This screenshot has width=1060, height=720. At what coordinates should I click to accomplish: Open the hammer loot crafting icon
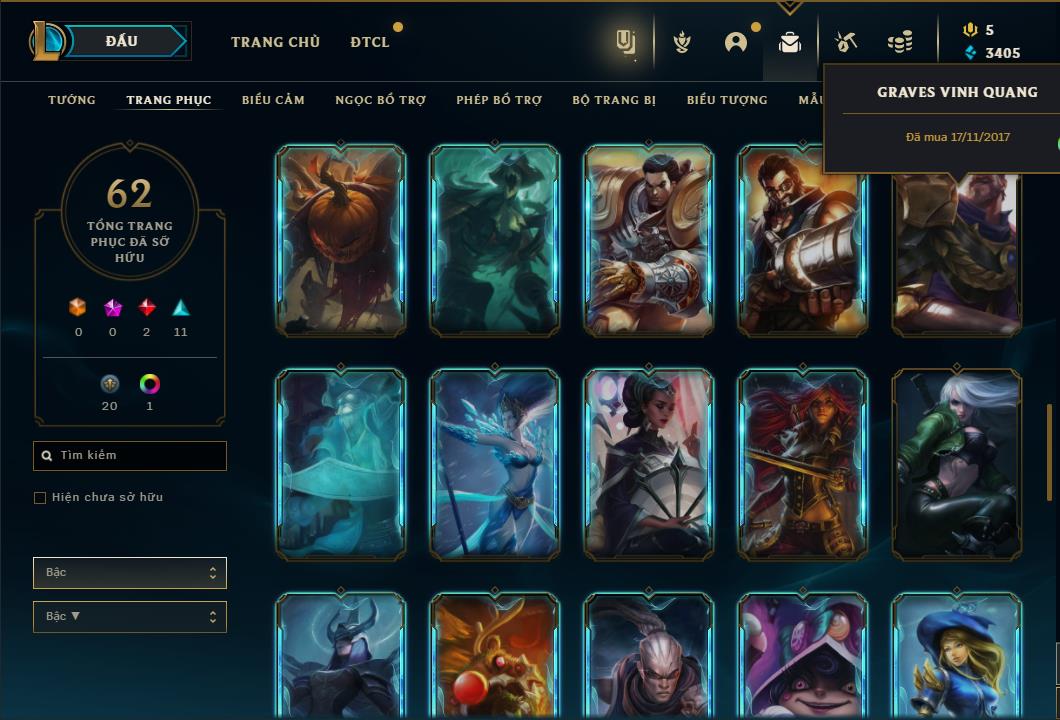point(845,42)
